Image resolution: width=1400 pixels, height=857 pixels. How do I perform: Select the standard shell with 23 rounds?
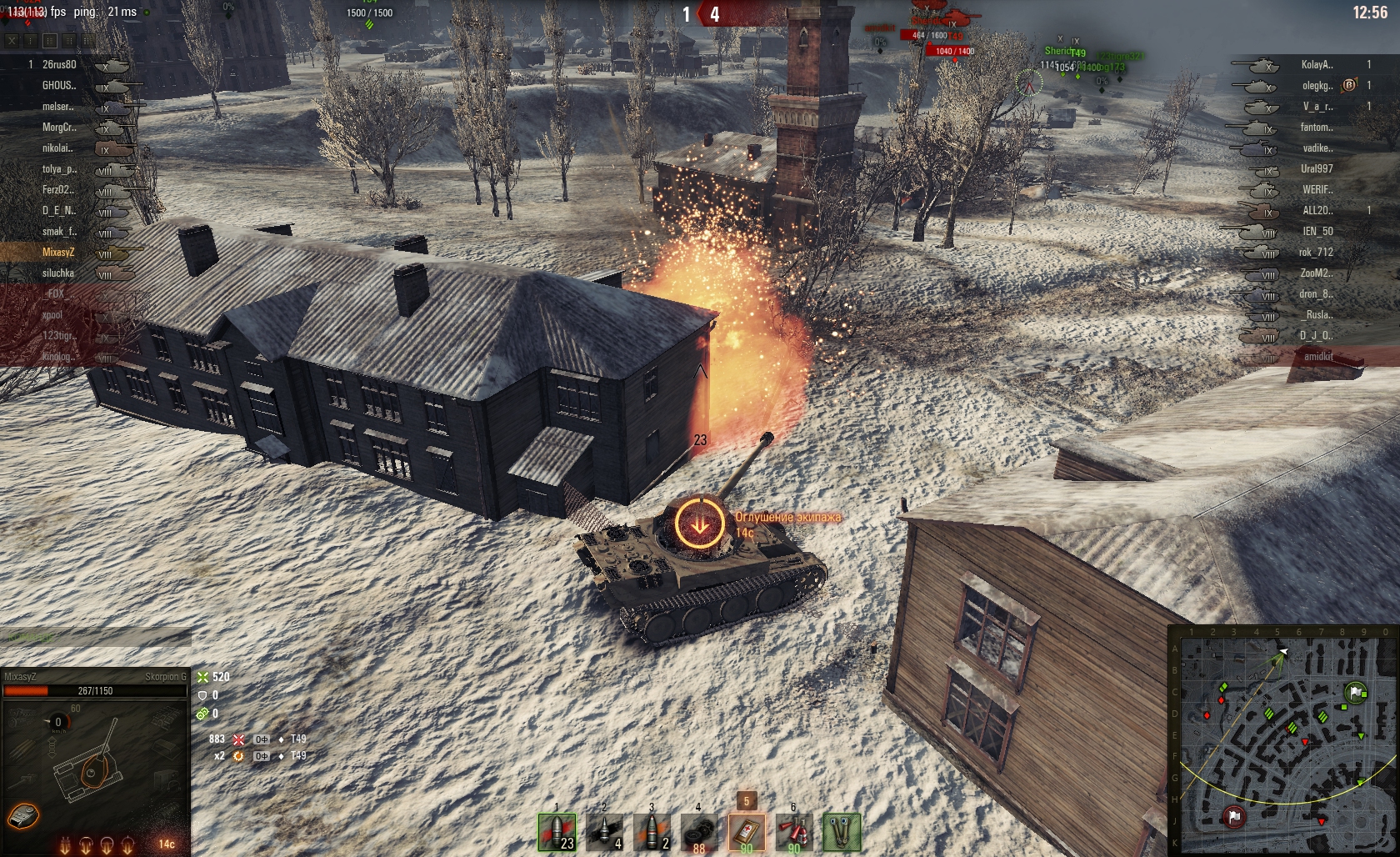coord(557,832)
